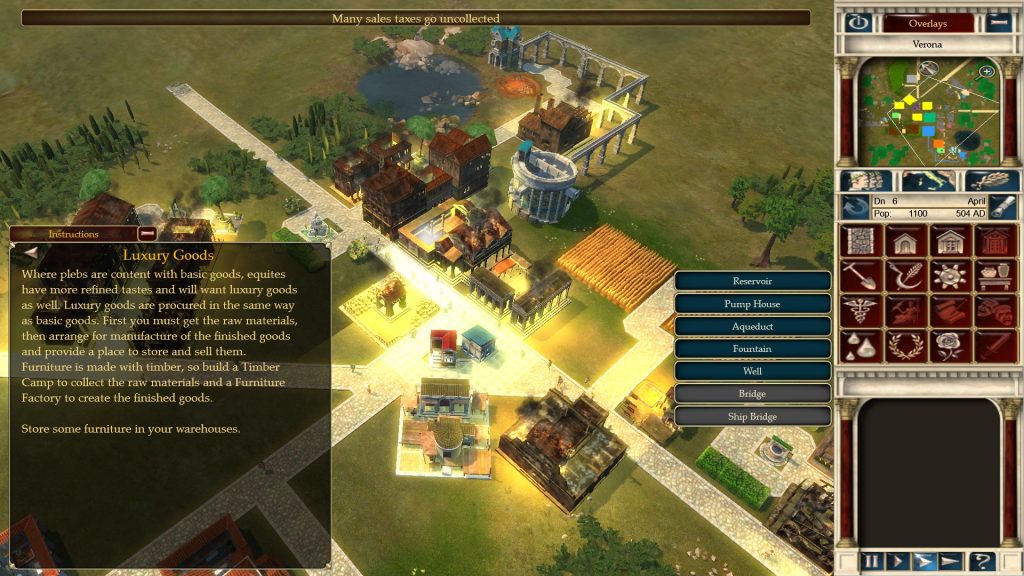This screenshot has width=1024, height=576.
Task: Choose the Pump House build option
Action: (x=752, y=304)
